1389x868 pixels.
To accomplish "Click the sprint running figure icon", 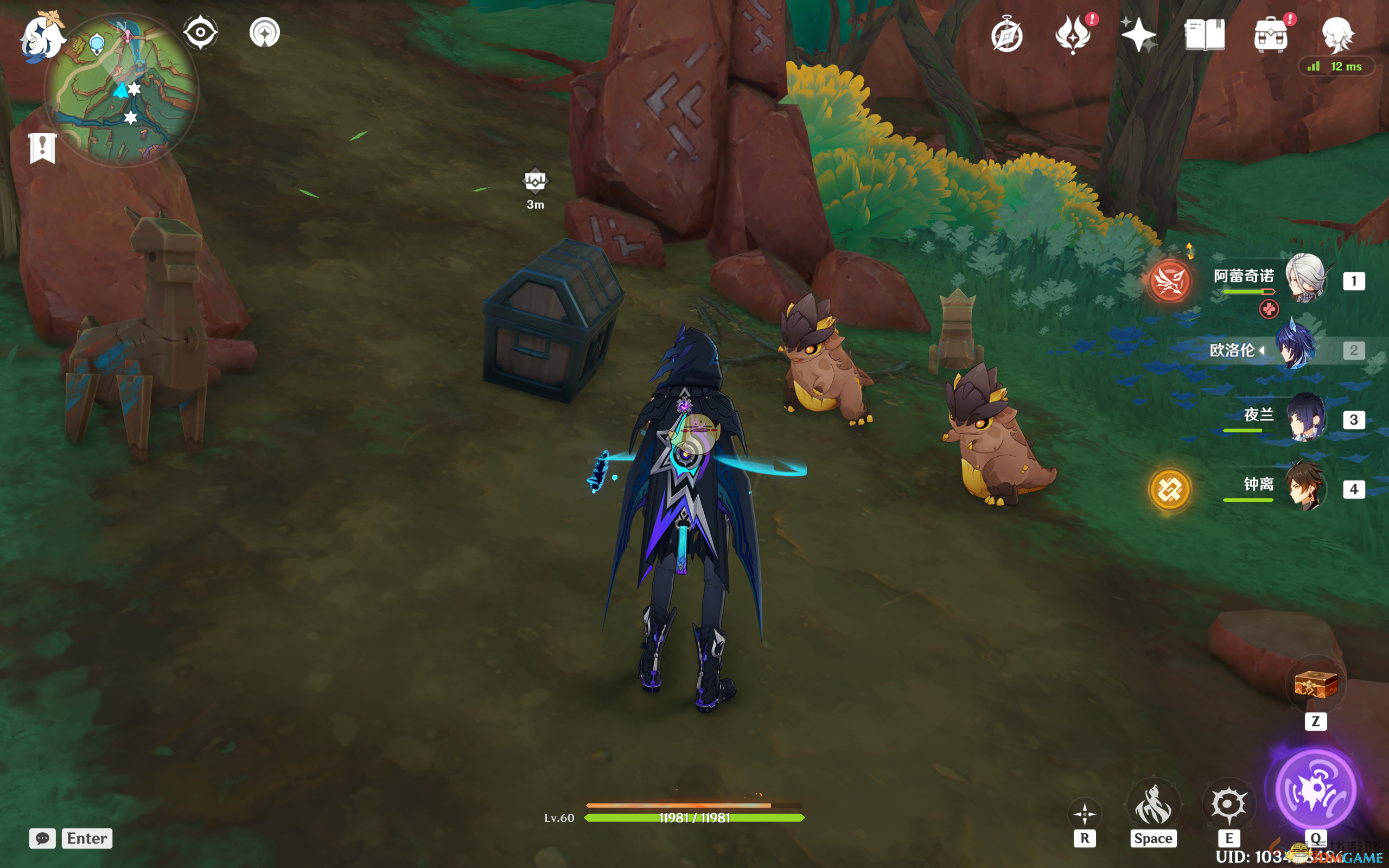I will pos(1153,803).
